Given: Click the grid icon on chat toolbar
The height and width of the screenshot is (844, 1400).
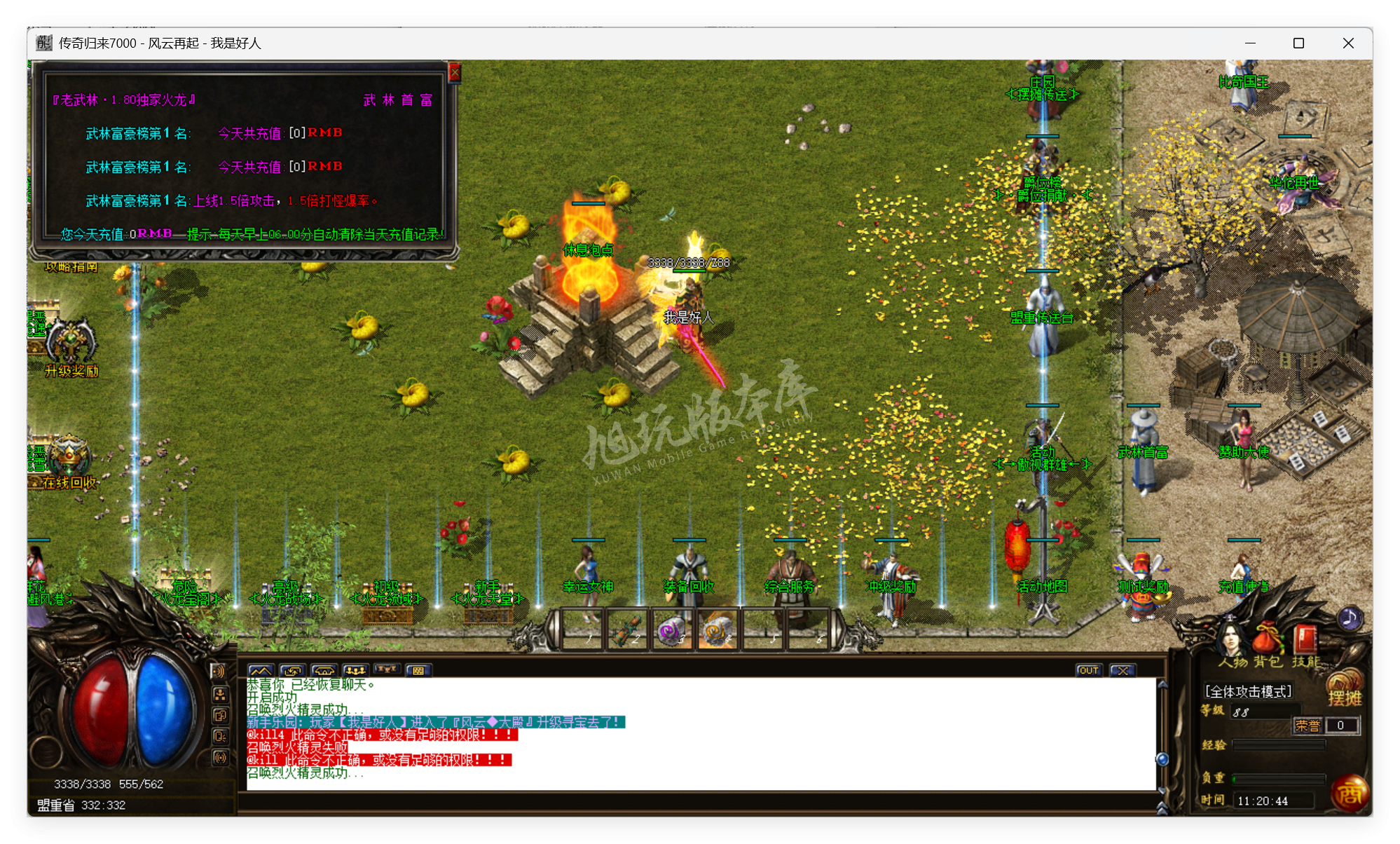Looking at the screenshot, I should (418, 670).
